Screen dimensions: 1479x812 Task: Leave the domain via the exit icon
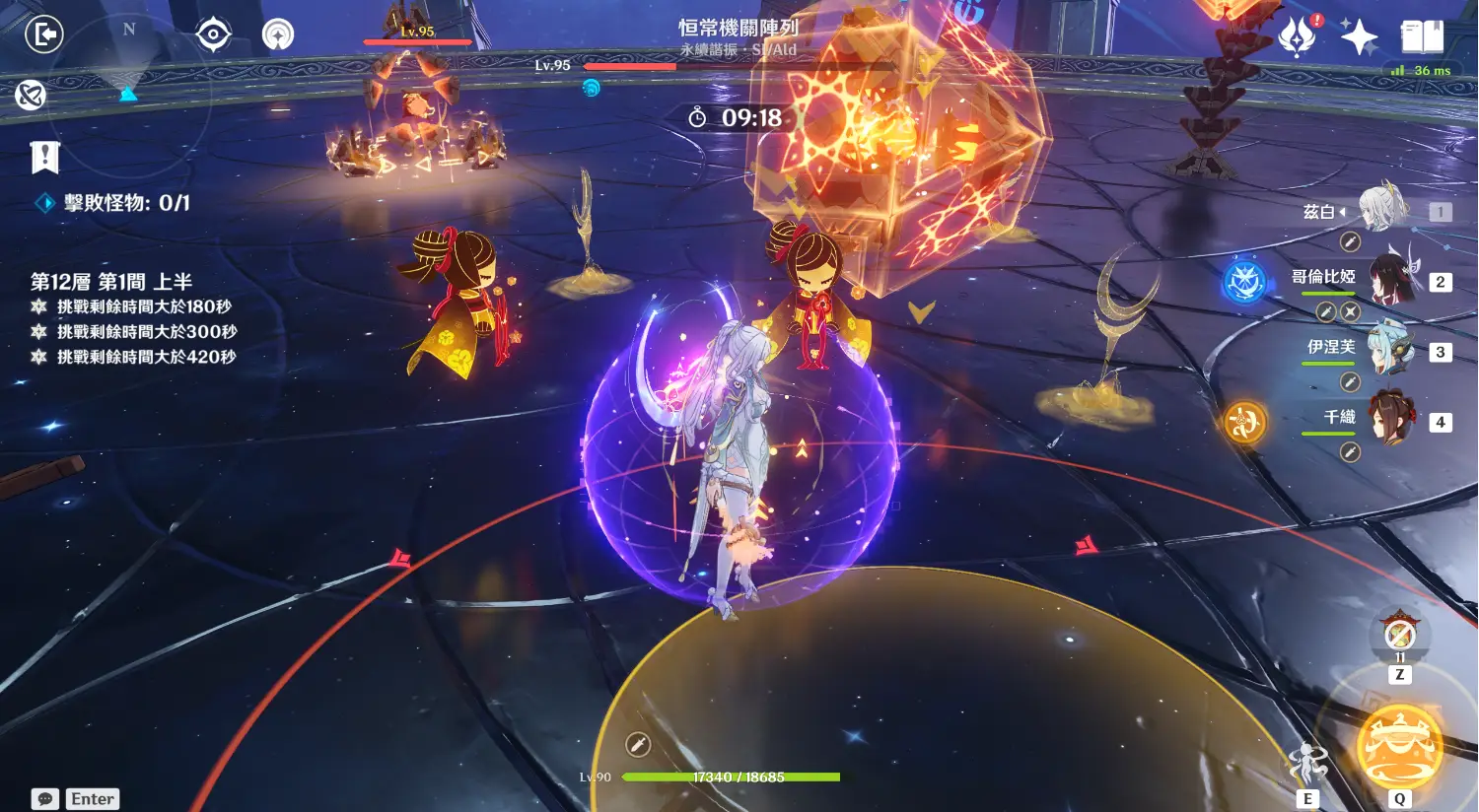pos(43,35)
